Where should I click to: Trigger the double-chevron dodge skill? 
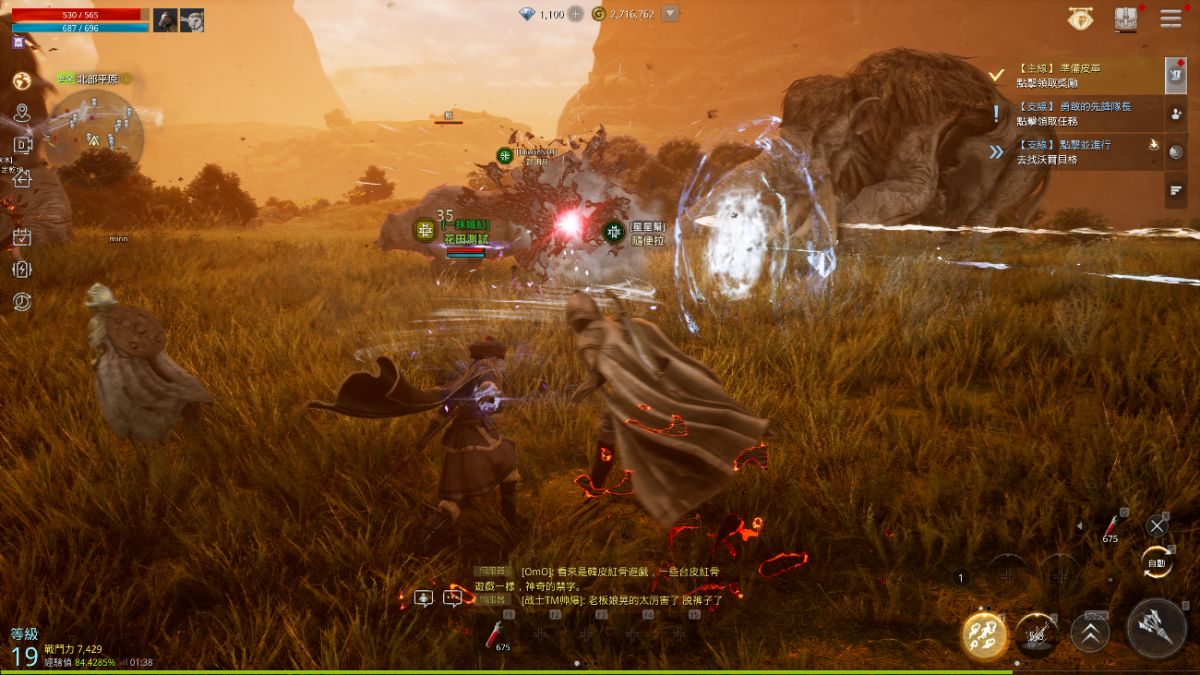1090,633
